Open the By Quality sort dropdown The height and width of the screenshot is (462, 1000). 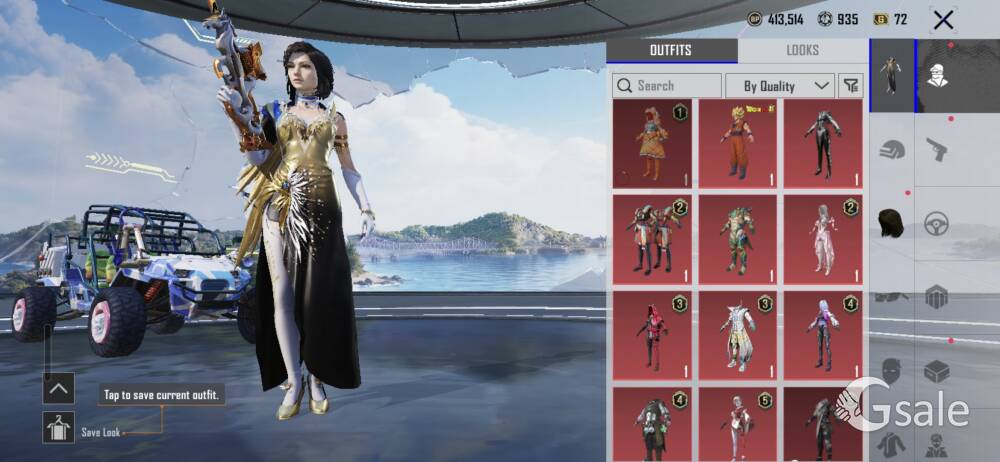click(779, 86)
